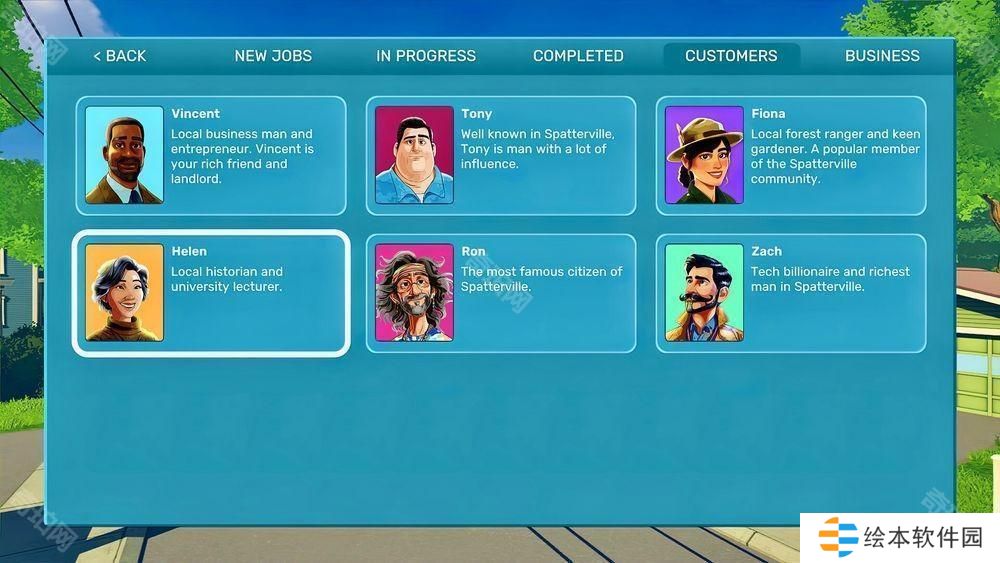Switch to the Business tab
This screenshot has height=563, width=1000.
pos(882,56)
